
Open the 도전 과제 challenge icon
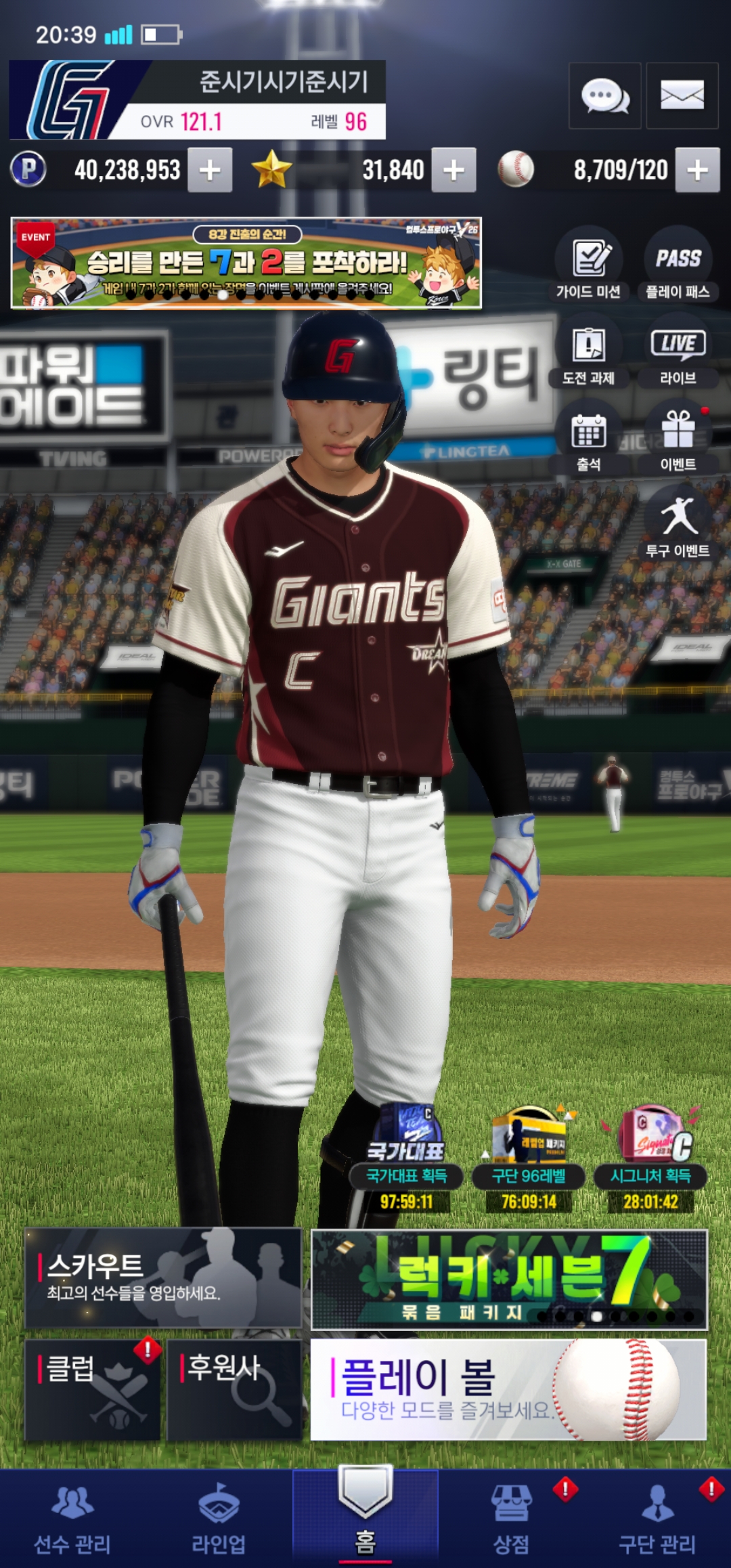click(x=588, y=352)
